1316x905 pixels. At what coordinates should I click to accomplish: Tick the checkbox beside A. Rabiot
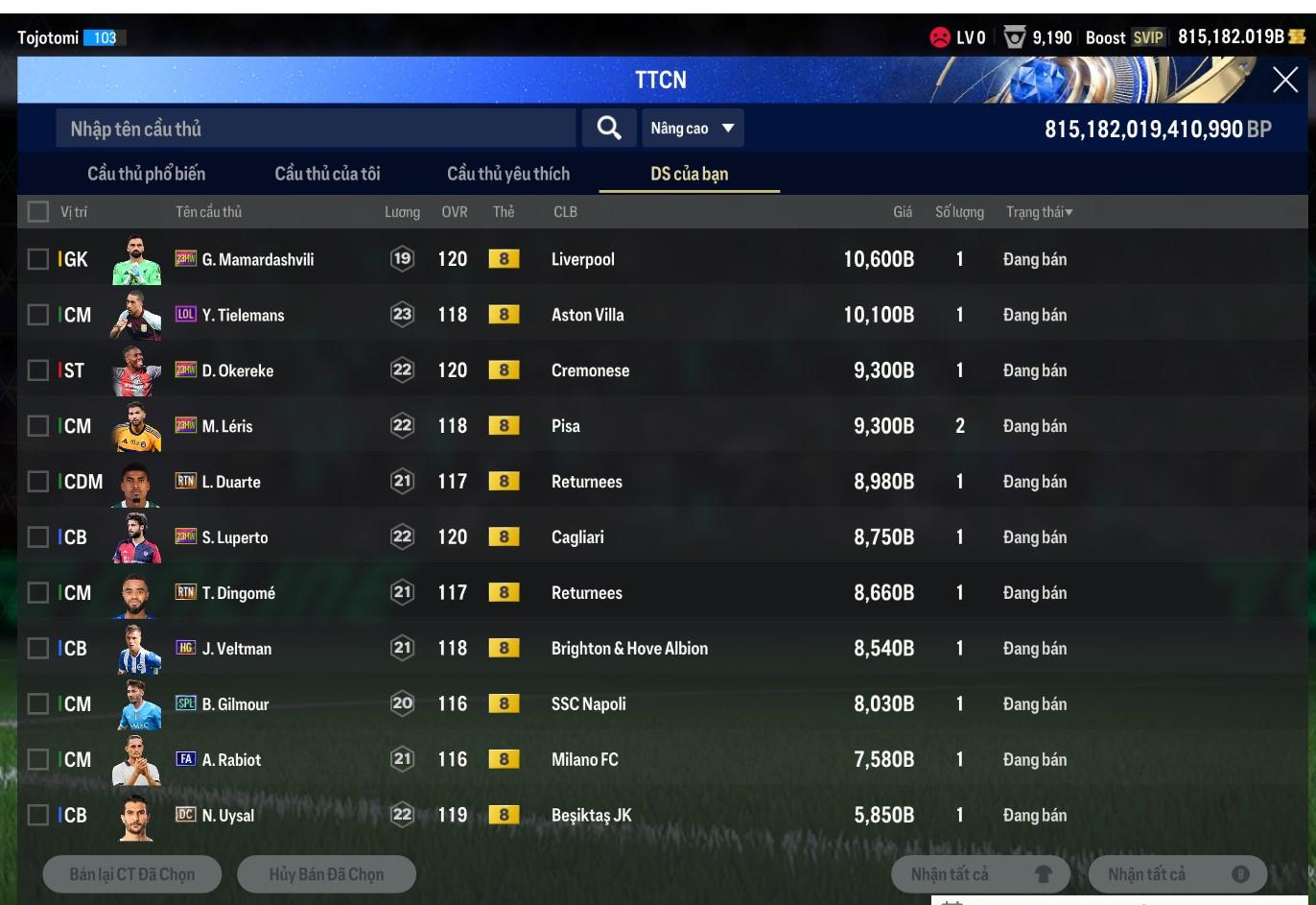(x=38, y=760)
